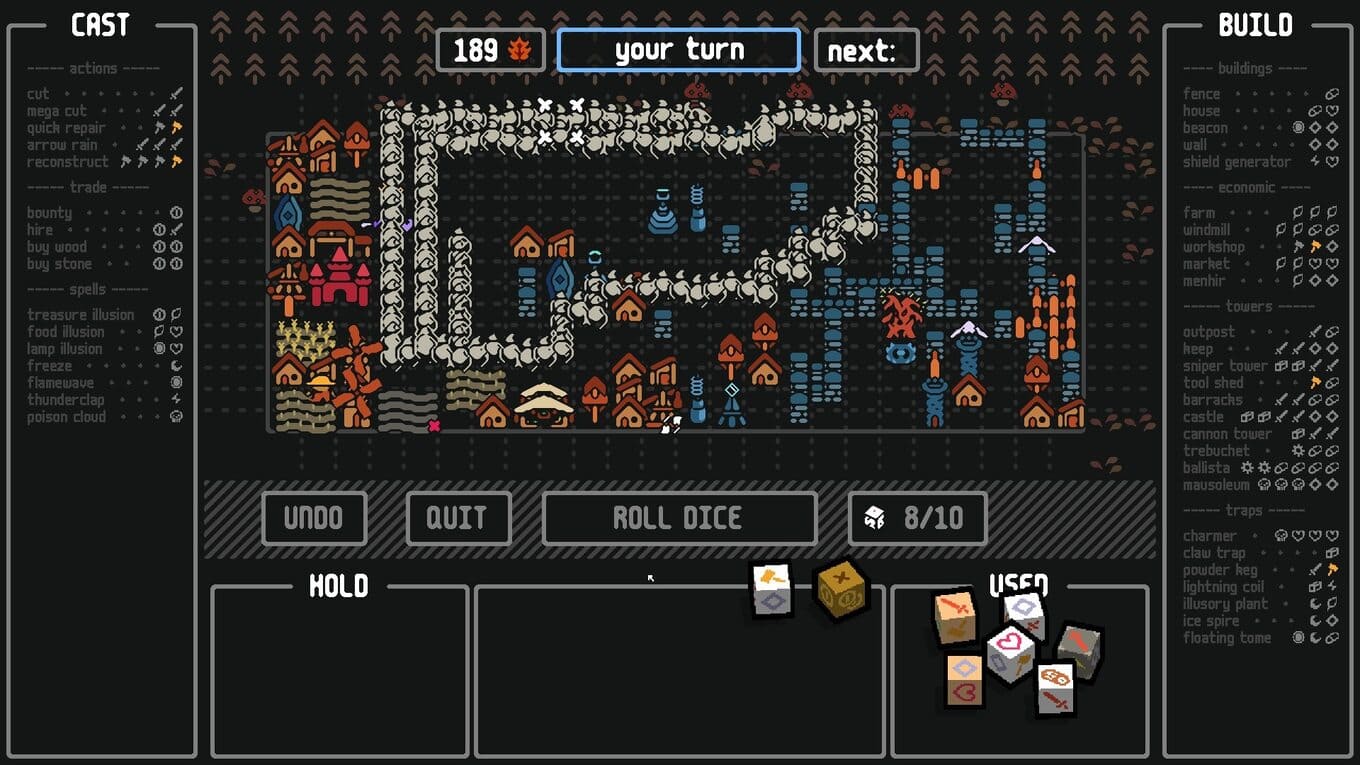This screenshot has height=765, width=1360.
Task: Choose the beacon building
Action: [x=1205, y=128]
